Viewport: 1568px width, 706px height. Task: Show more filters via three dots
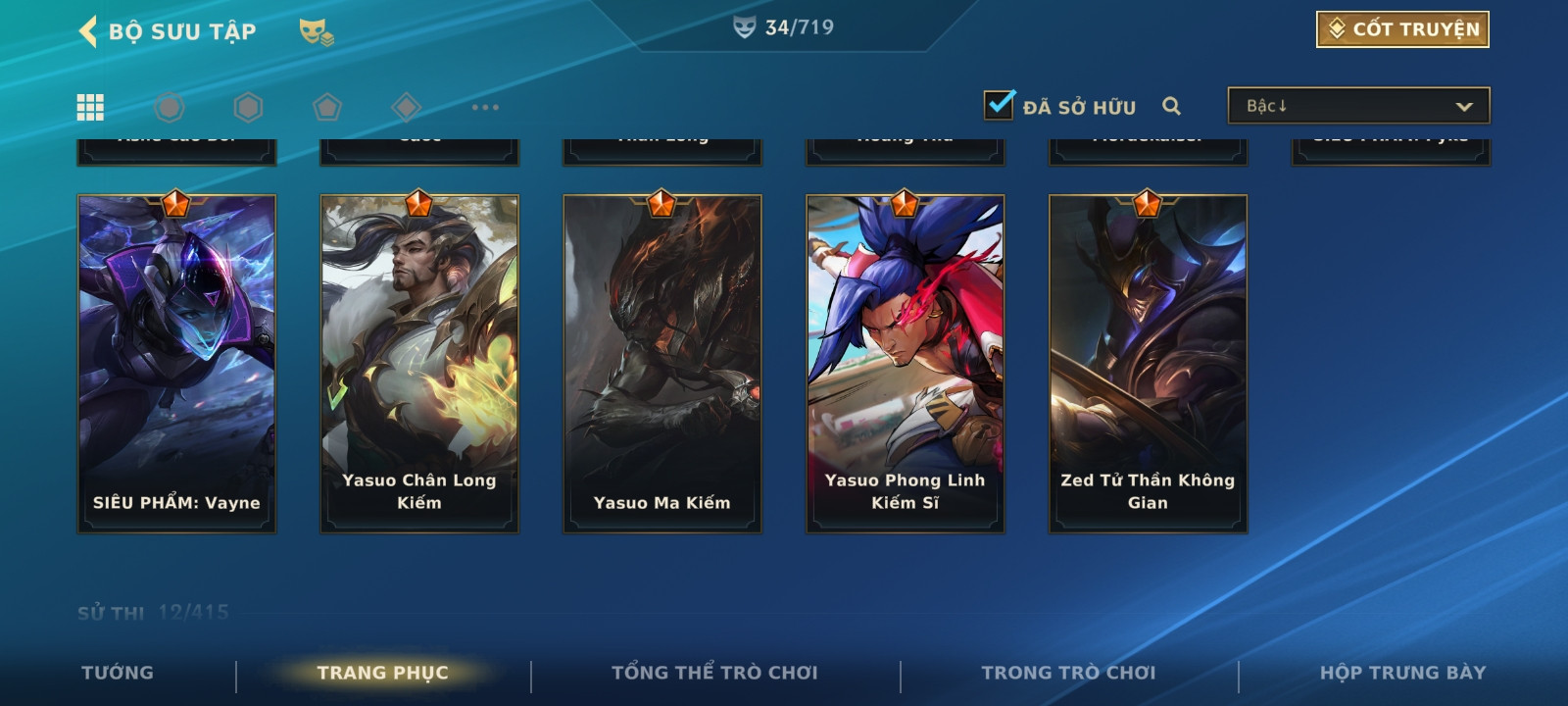tap(485, 107)
